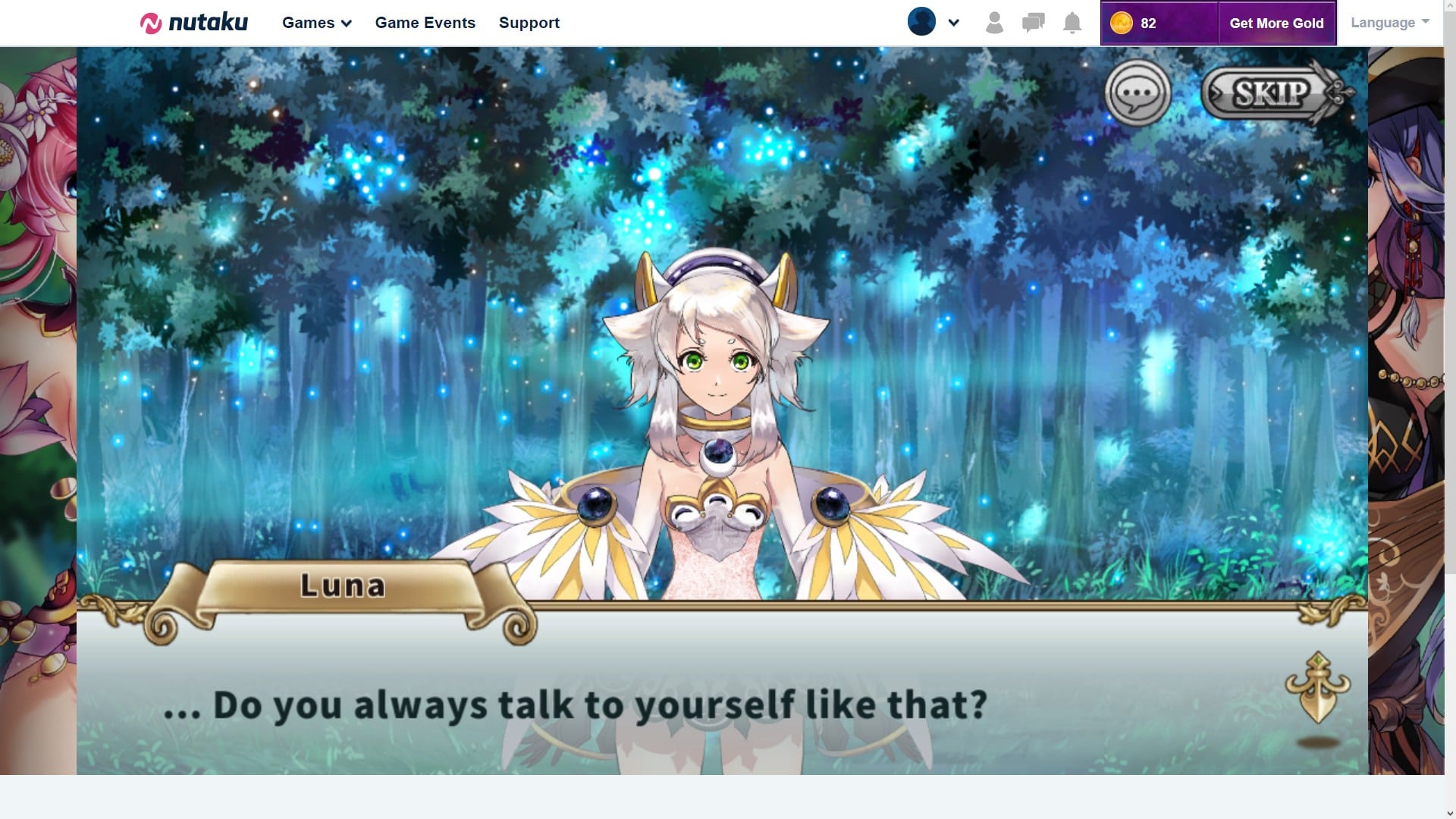Show notifications bell
Viewport: 1456px width, 819px height.
(x=1072, y=23)
